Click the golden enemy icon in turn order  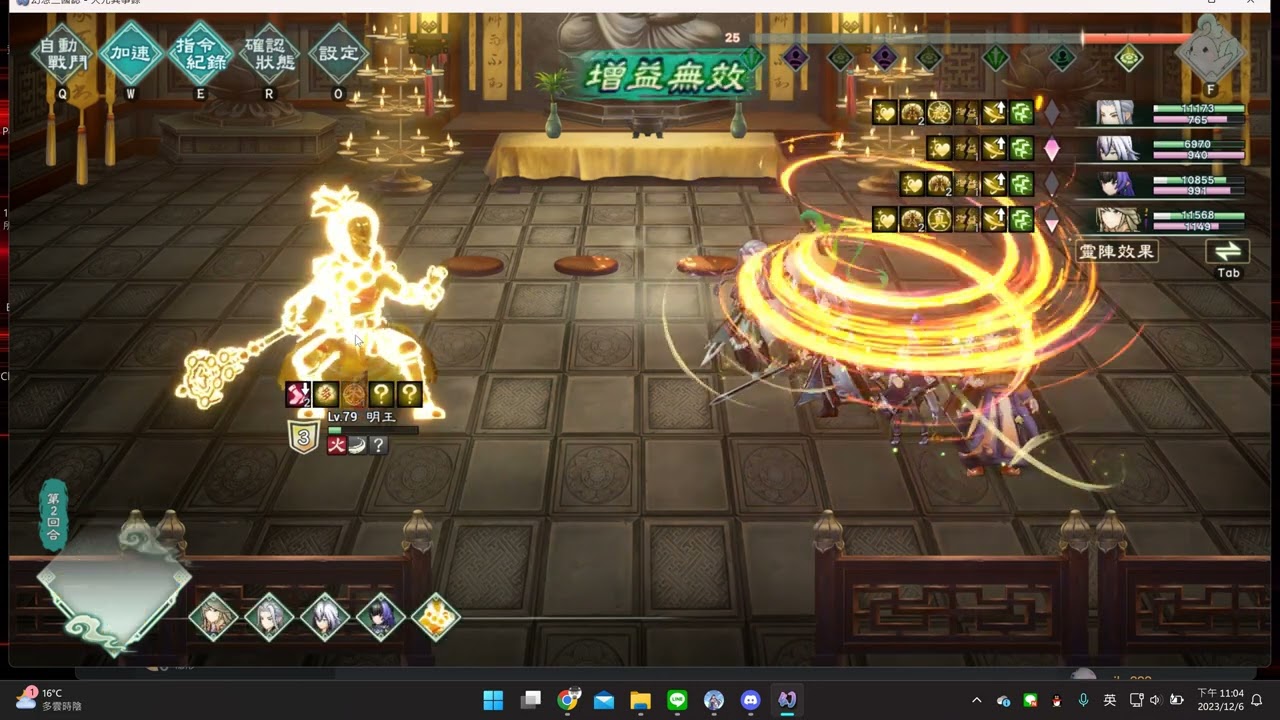[435, 616]
